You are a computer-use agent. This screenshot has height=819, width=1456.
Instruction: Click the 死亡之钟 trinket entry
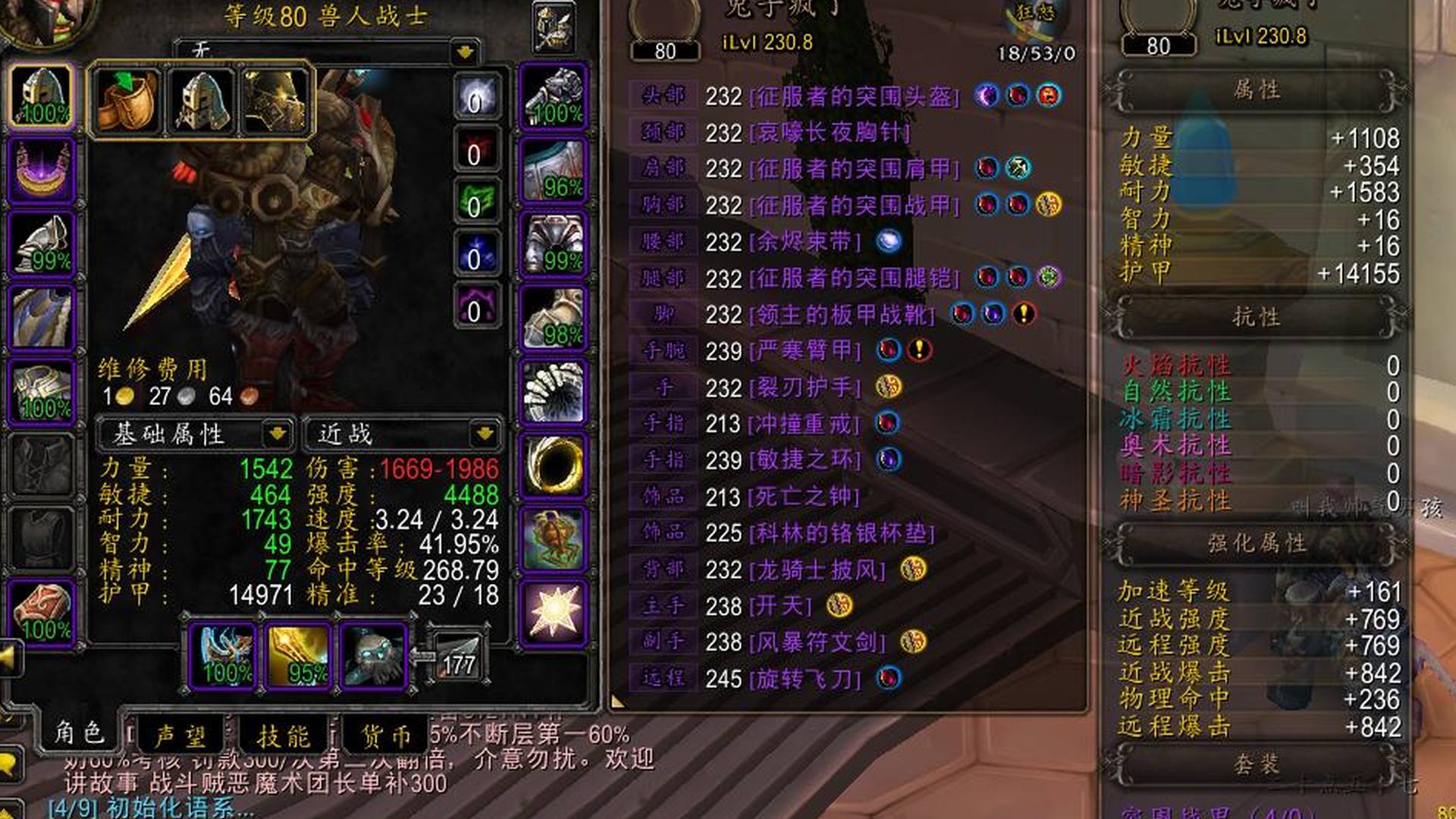click(803, 497)
